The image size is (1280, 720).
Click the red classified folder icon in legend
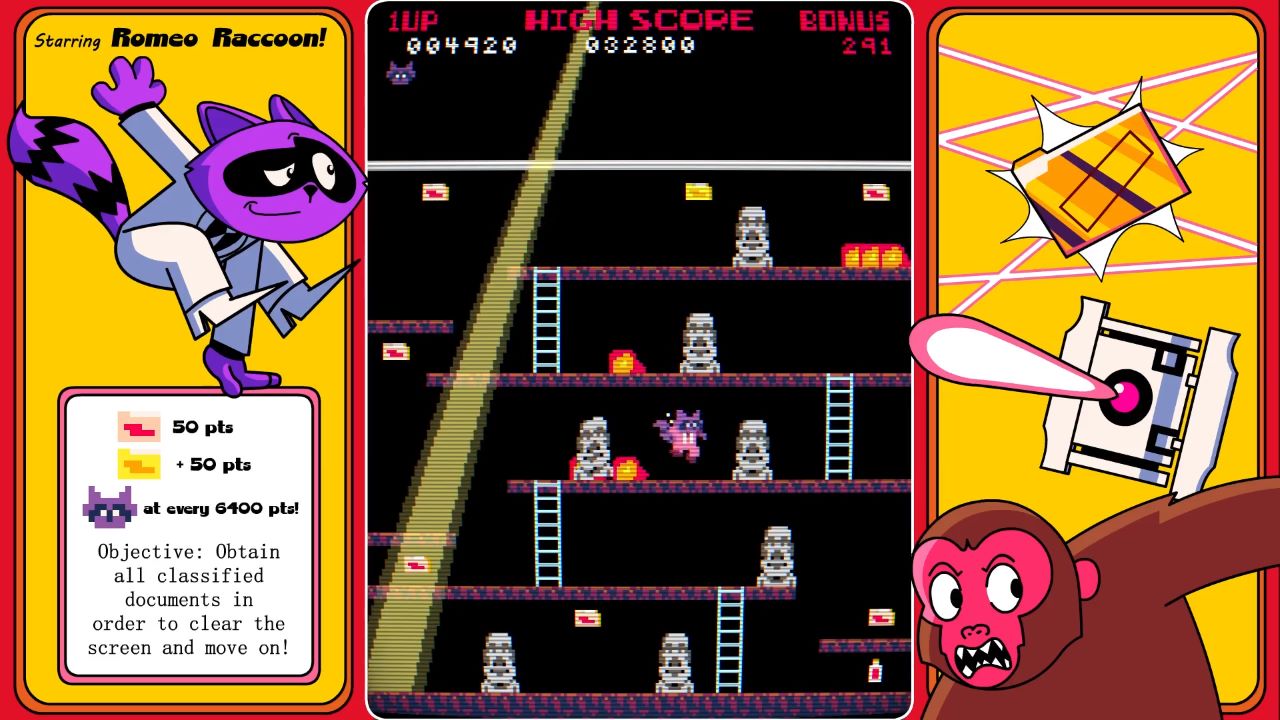pos(139,426)
